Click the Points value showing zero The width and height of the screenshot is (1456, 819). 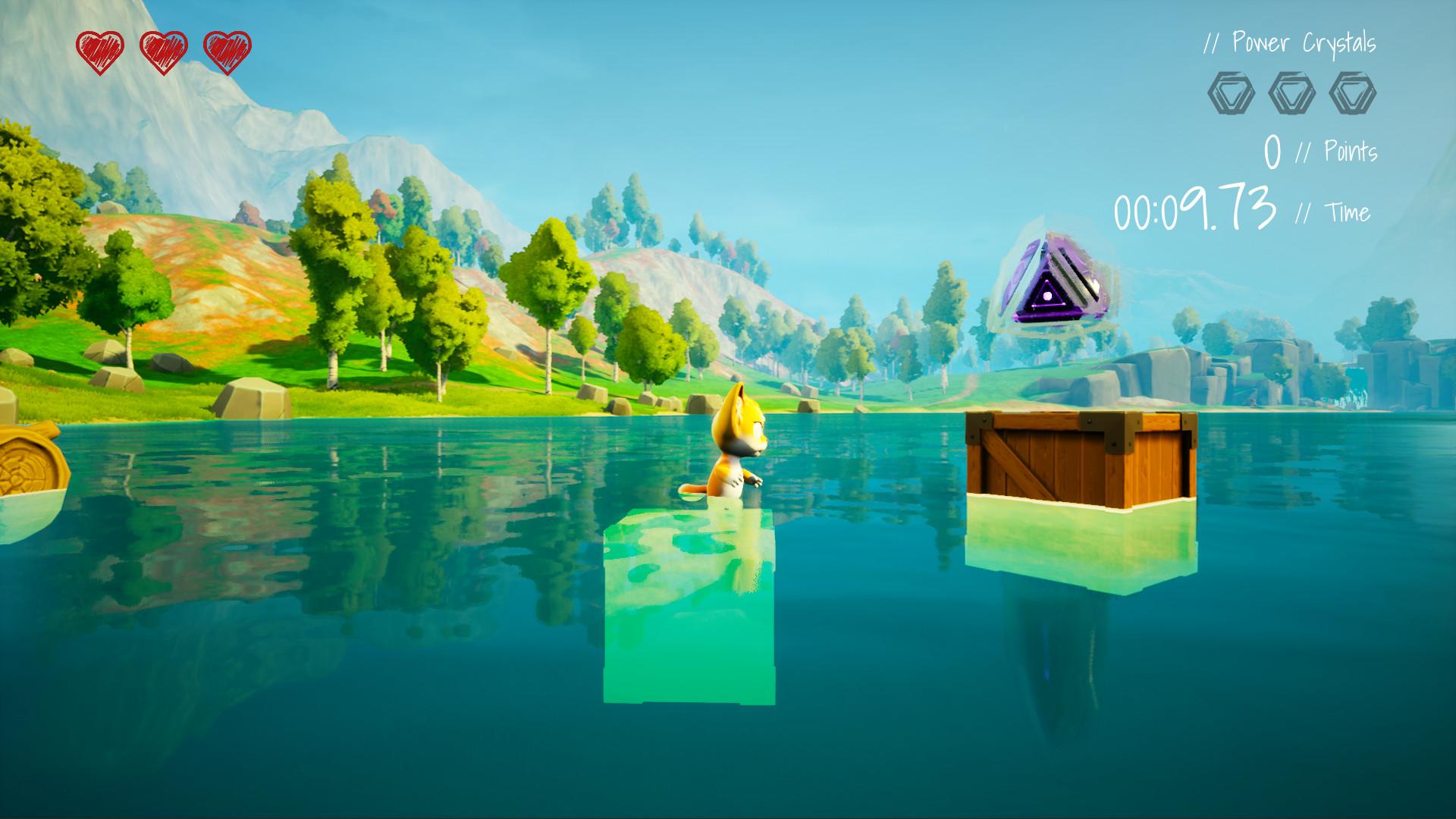point(1272,150)
